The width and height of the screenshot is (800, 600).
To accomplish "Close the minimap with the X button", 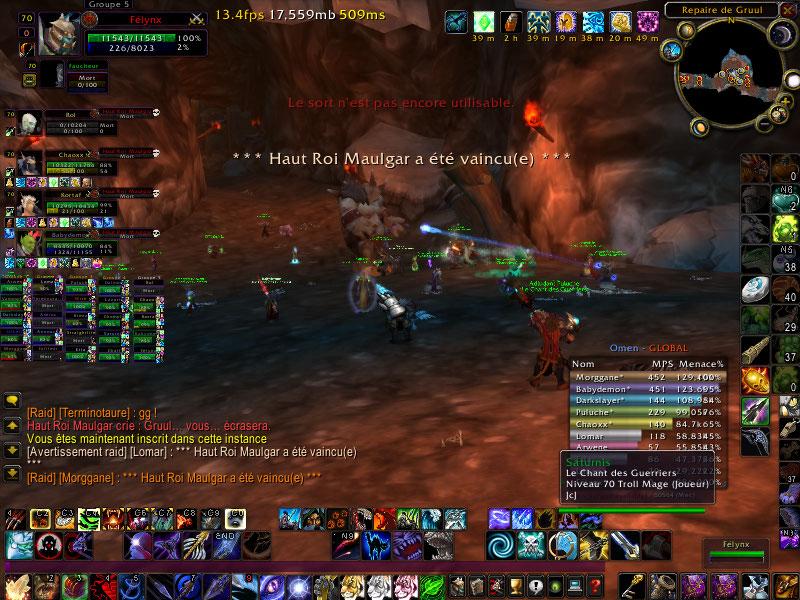I will coord(786,10).
